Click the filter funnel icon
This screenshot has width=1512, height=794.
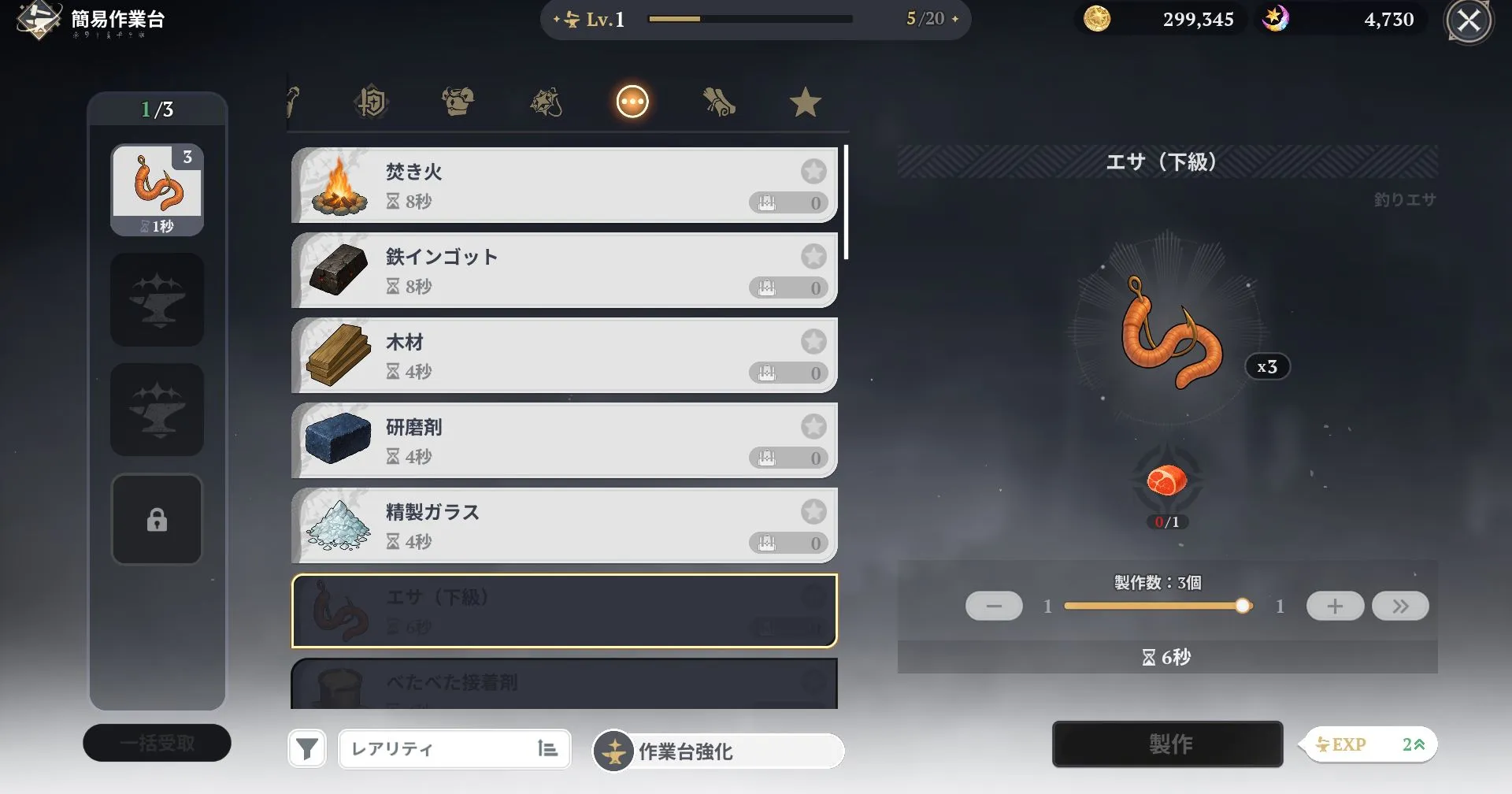click(x=307, y=748)
